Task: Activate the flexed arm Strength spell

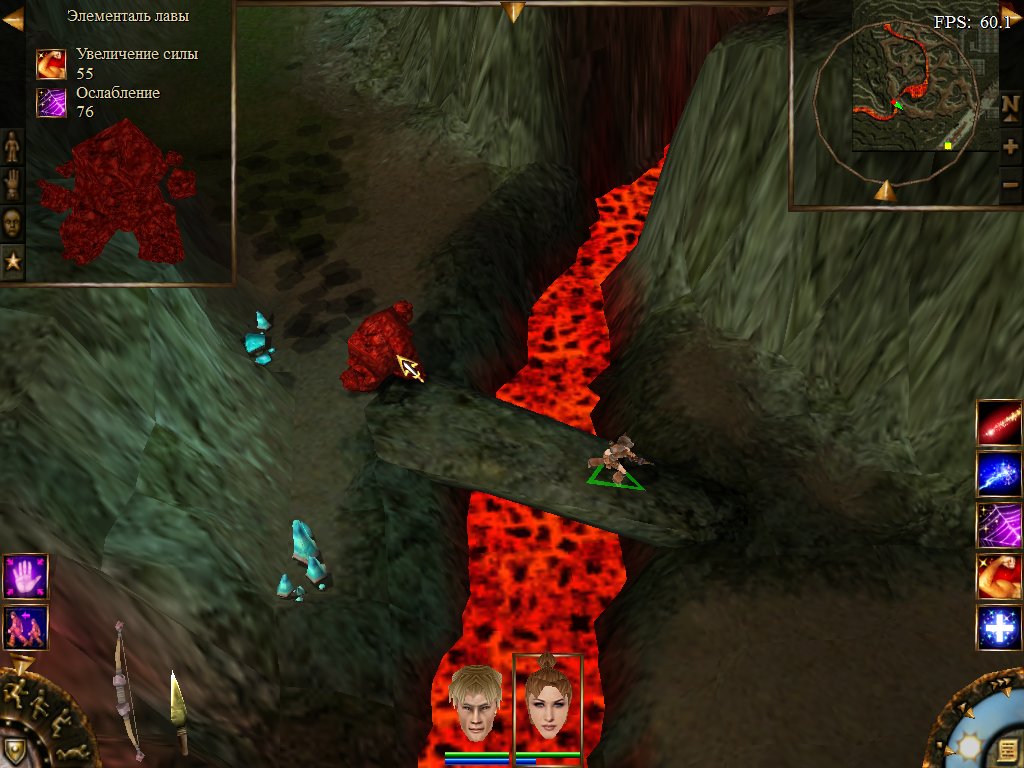Action: [x=999, y=577]
